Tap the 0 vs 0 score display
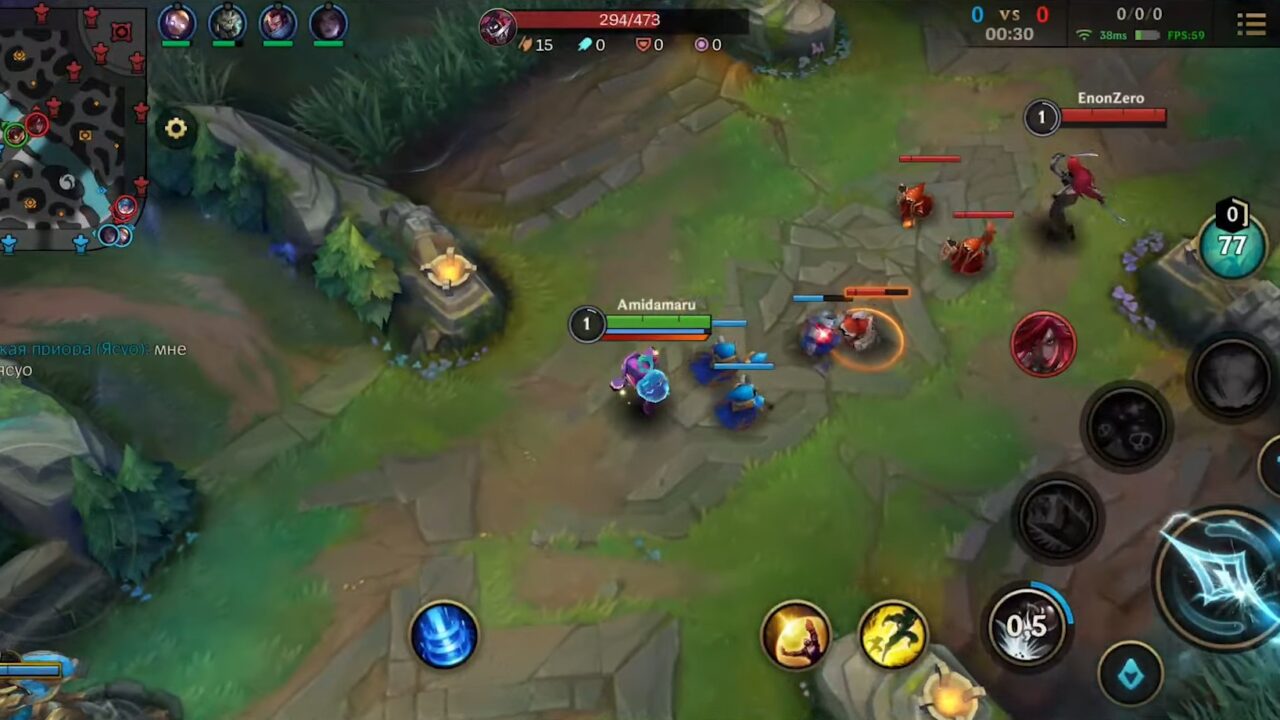1280x720 pixels. (x=1012, y=15)
